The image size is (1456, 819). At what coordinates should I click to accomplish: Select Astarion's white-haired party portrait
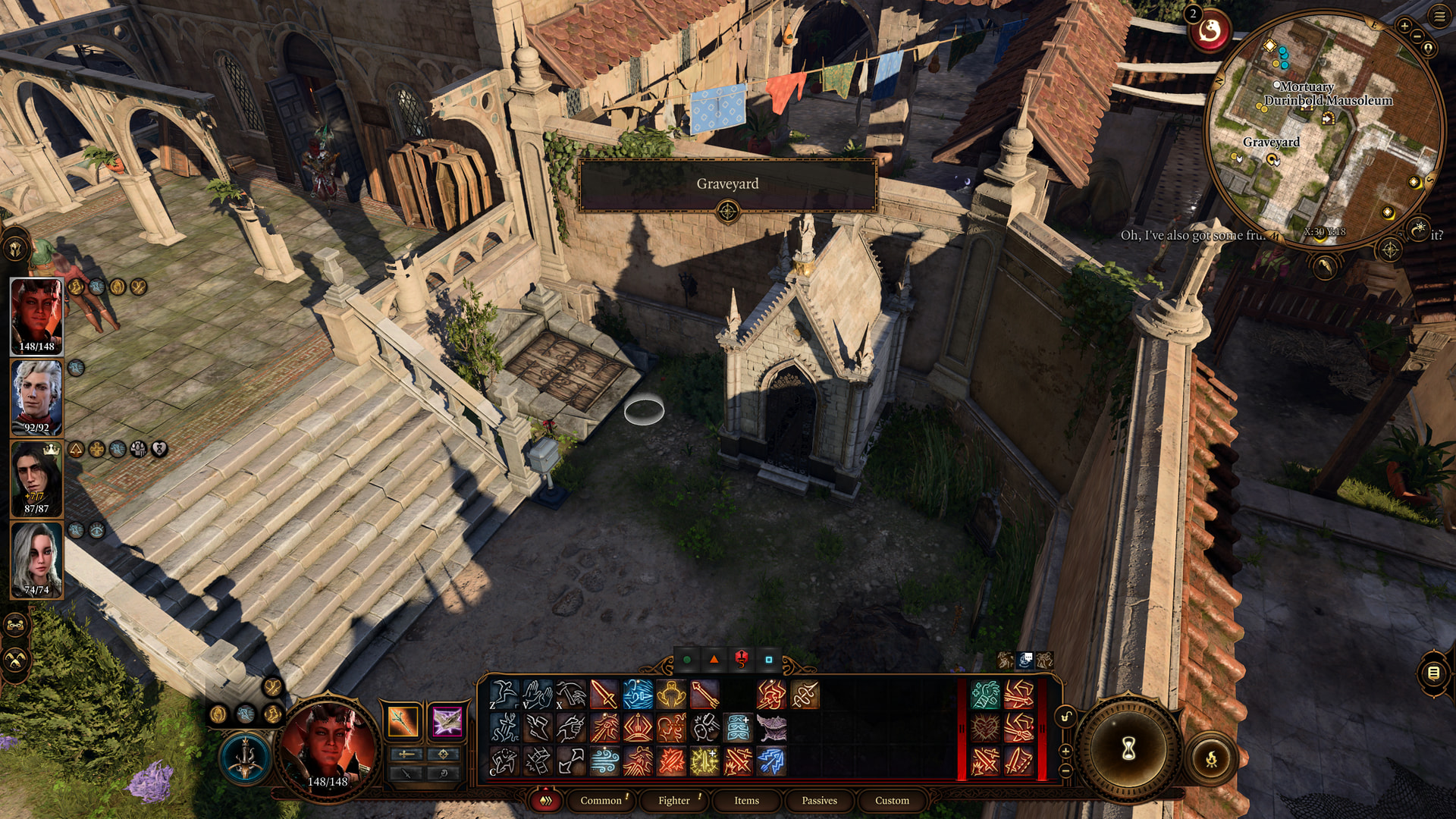click(36, 397)
